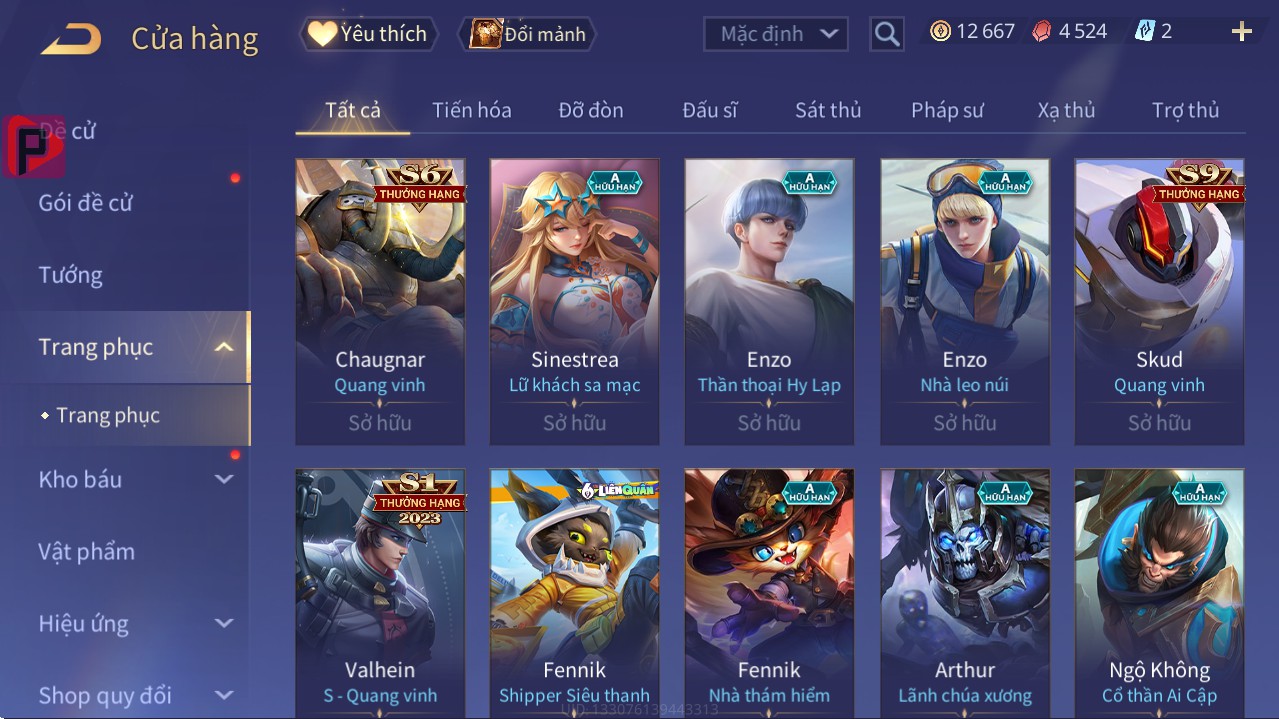
Task: Open the Đổi mảnh exchange
Action: pos(528,34)
